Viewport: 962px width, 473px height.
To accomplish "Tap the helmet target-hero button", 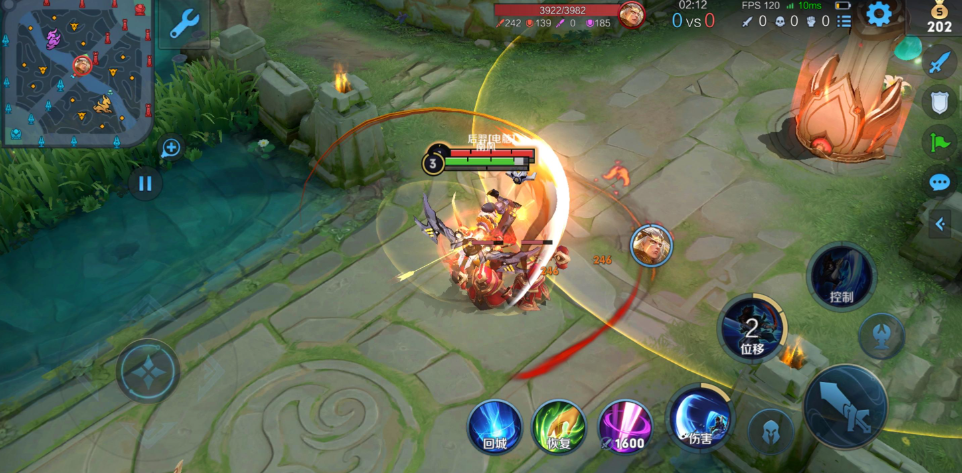I will pyautogui.click(x=771, y=431).
